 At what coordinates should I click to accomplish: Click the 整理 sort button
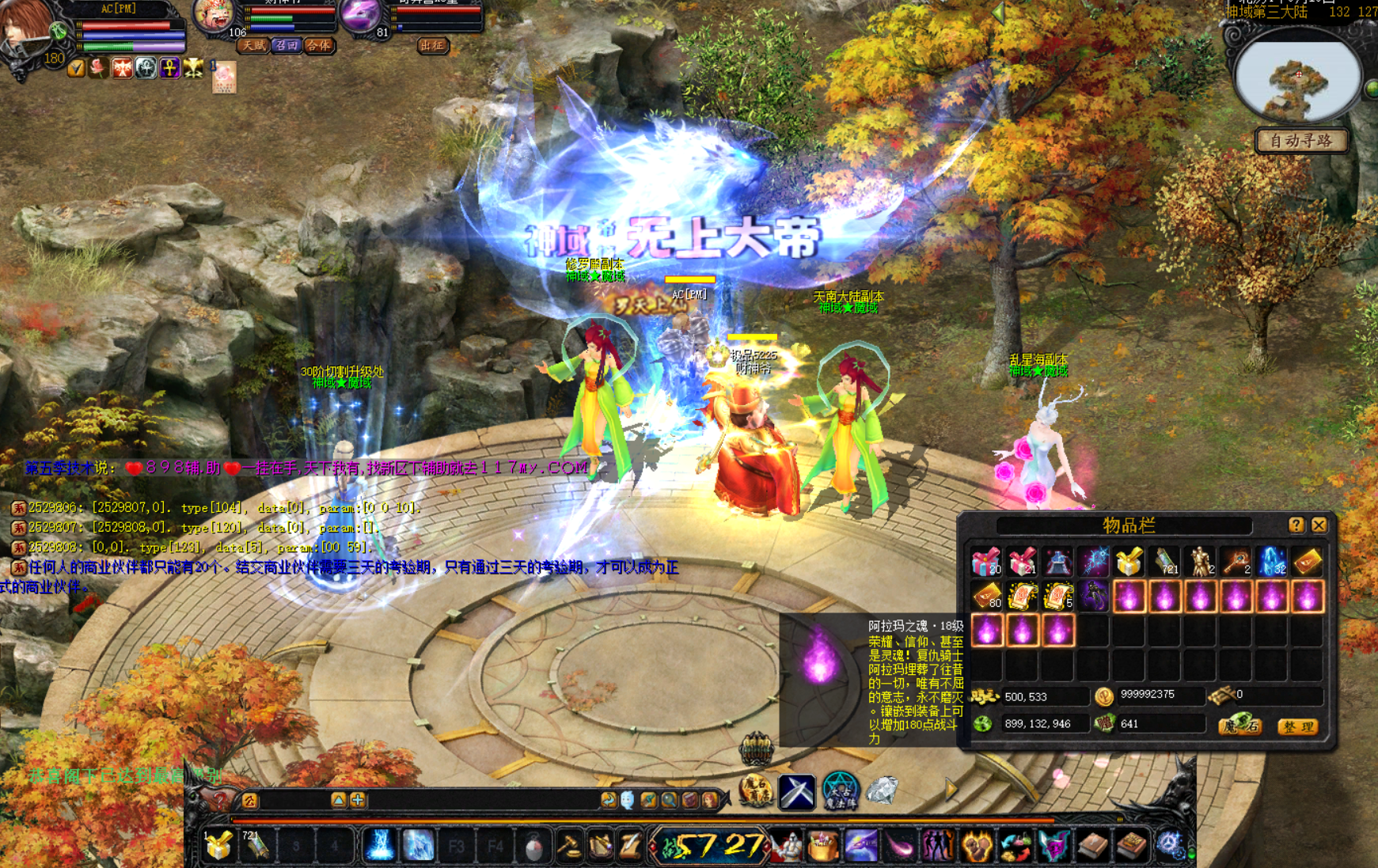(x=1298, y=726)
